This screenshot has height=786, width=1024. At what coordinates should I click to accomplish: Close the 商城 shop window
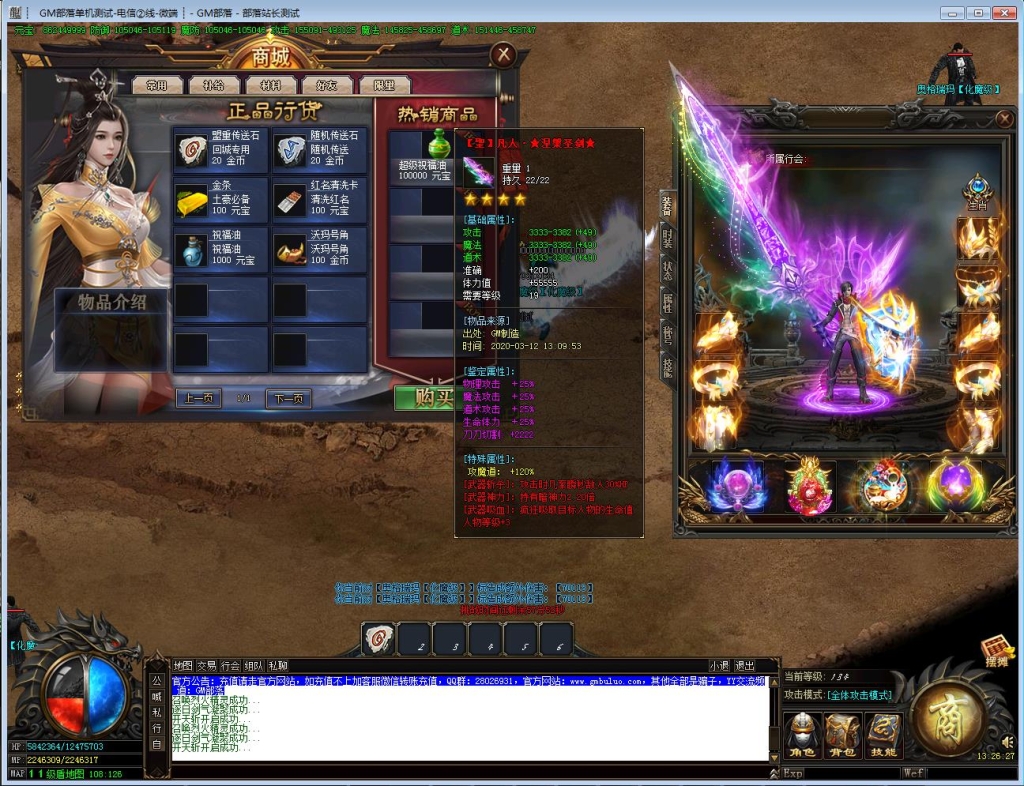tap(505, 55)
